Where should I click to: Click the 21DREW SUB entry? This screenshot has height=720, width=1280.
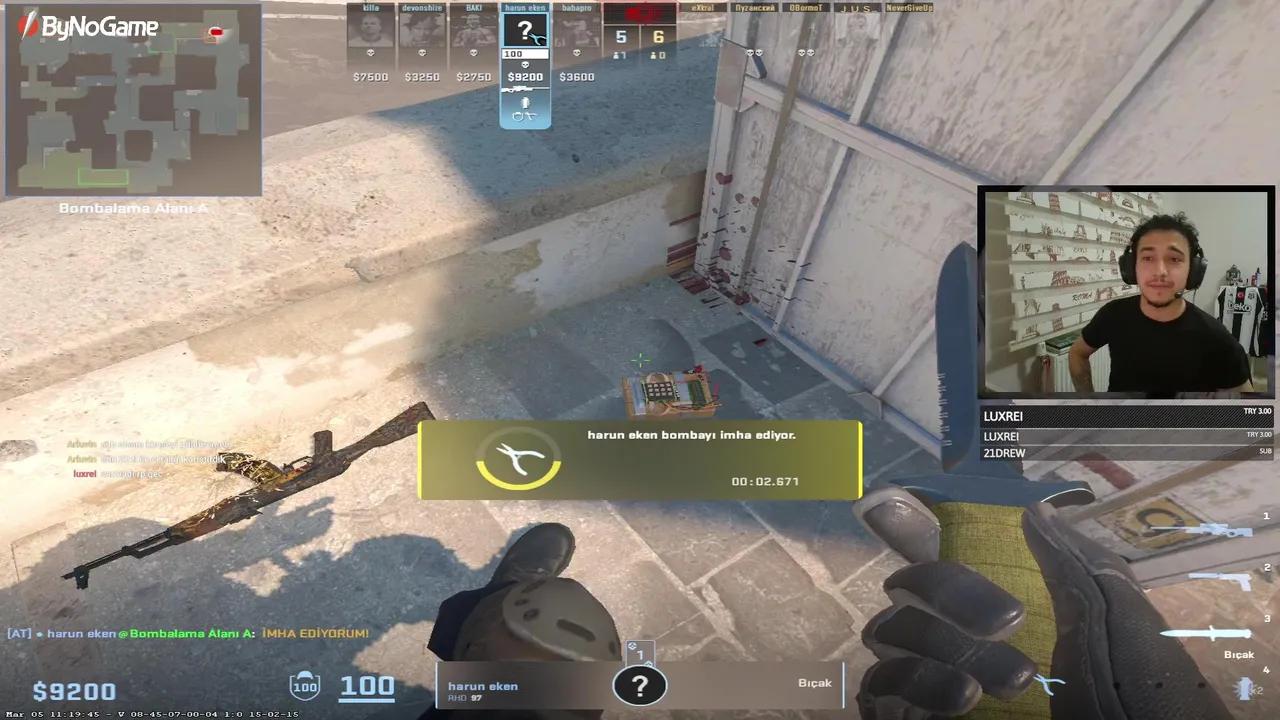(1120, 453)
